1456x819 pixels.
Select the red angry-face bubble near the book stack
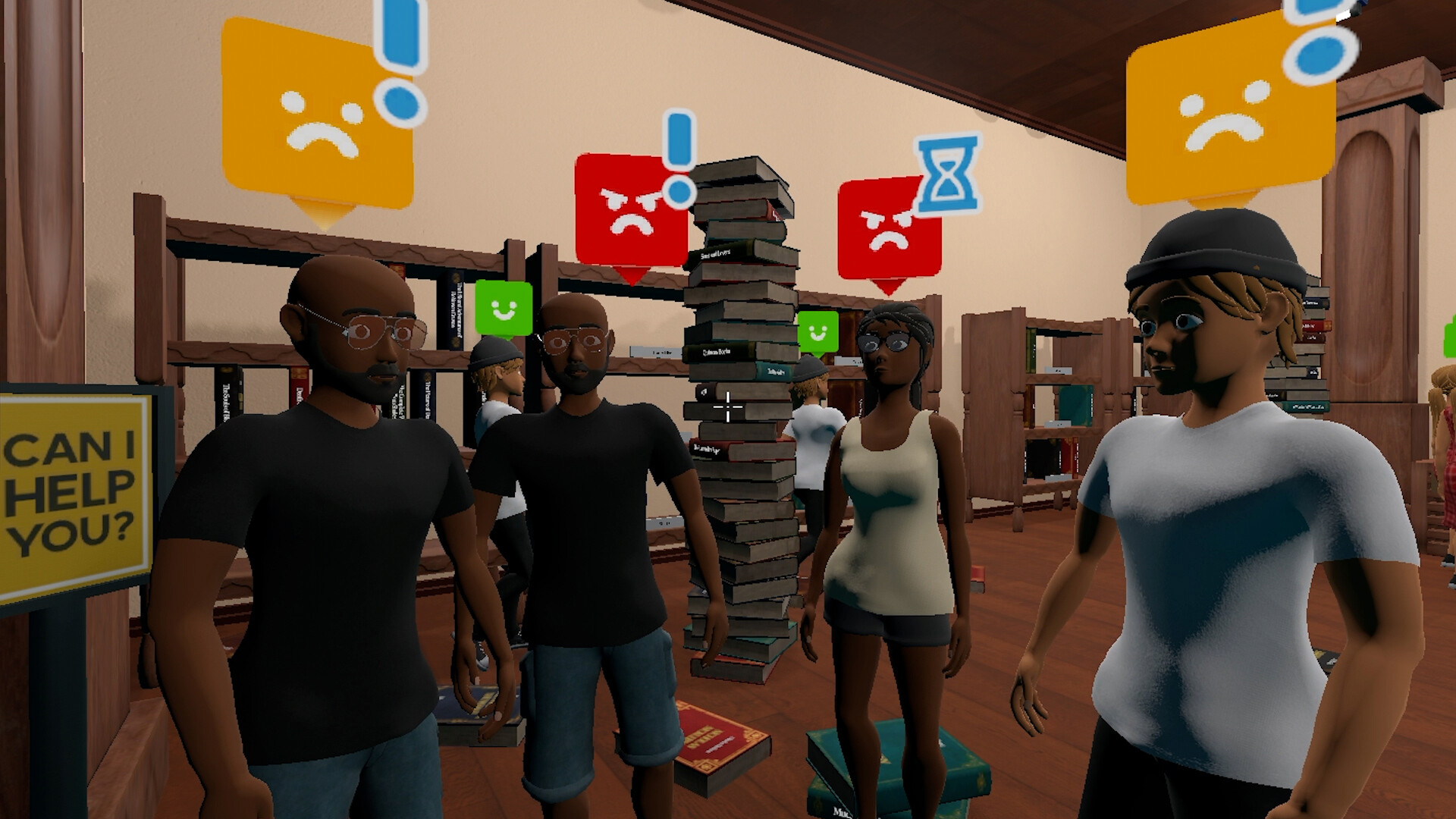pyautogui.click(x=887, y=227)
